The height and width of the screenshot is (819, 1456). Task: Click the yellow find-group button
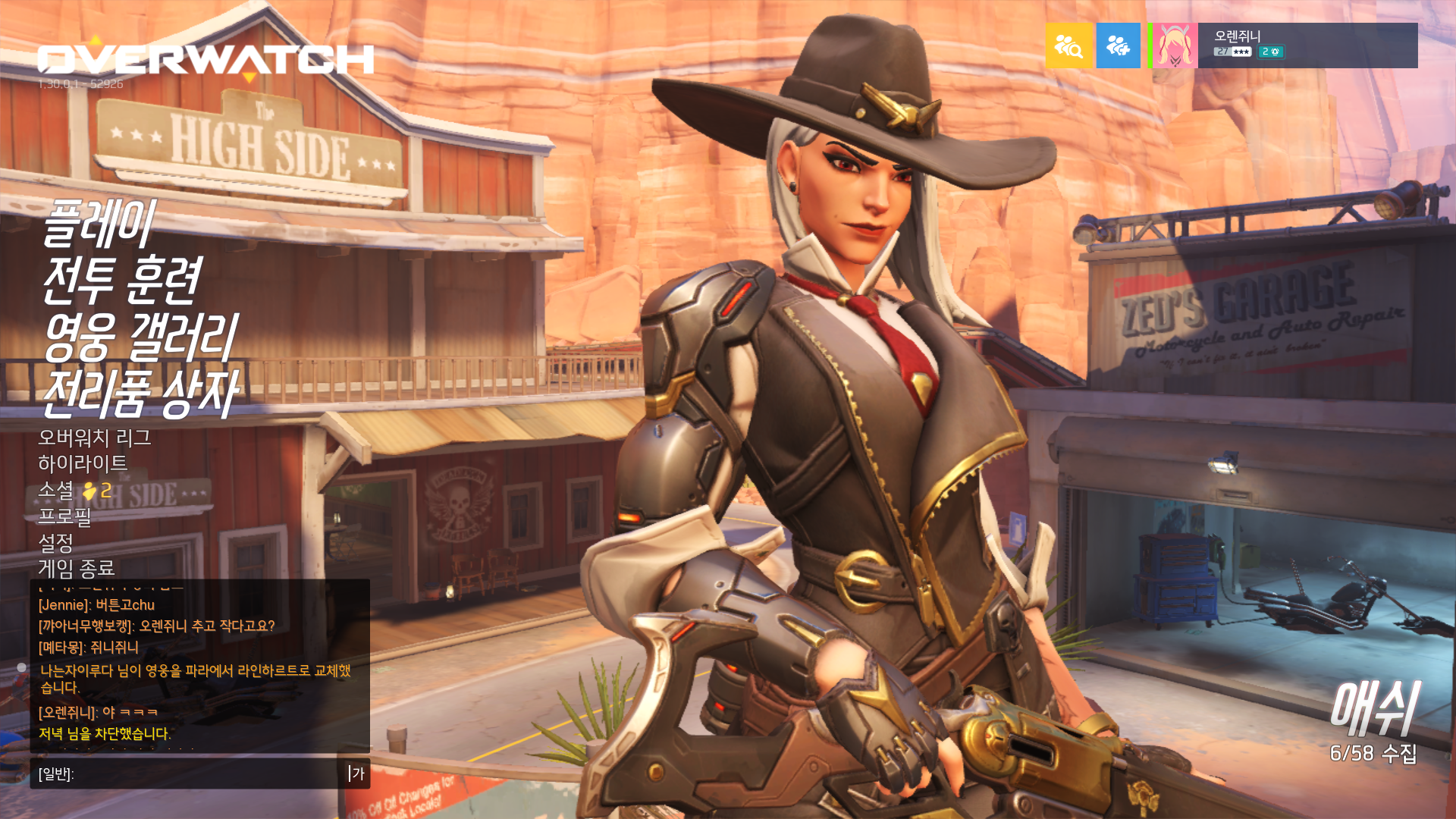[x=1068, y=45]
